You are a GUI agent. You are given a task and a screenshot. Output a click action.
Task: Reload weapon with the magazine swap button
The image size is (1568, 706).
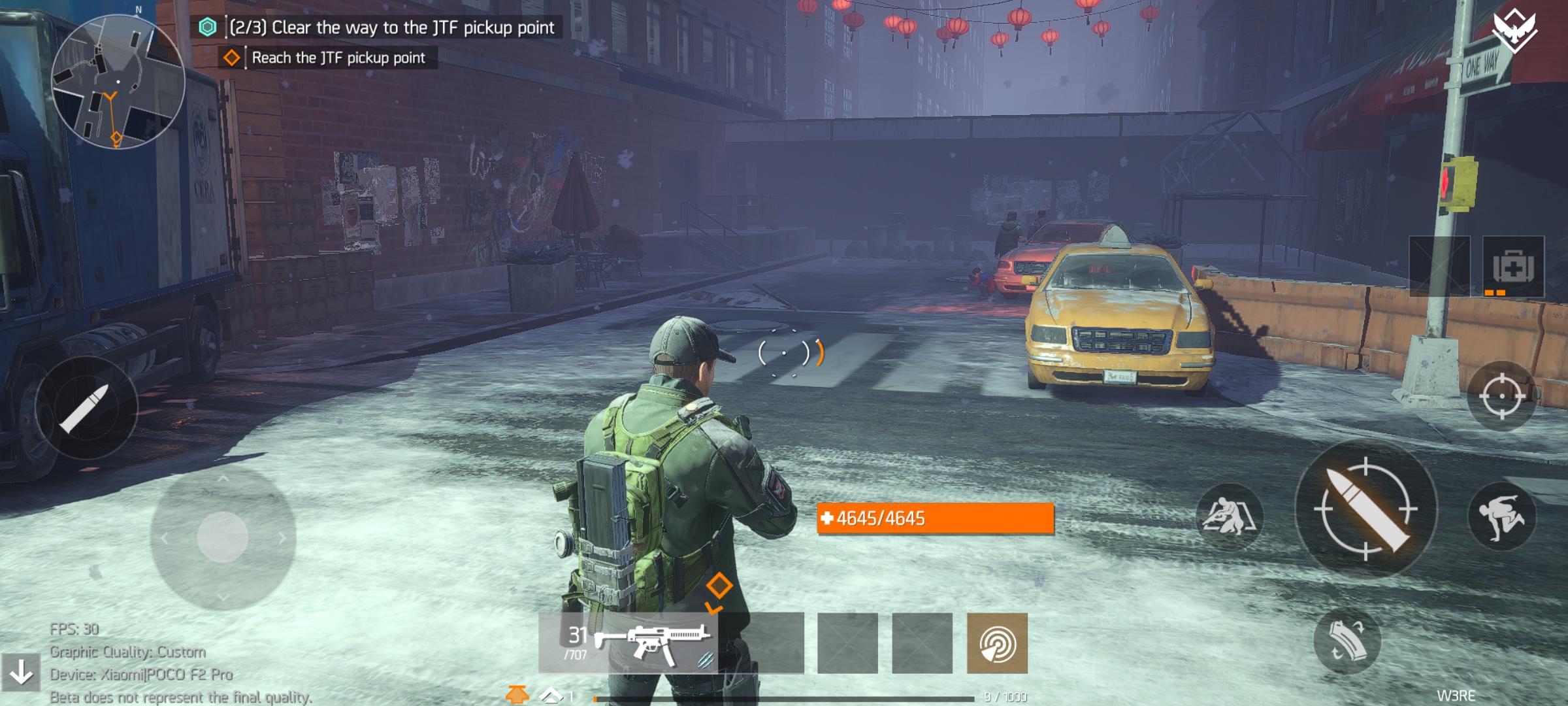(x=1347, y=641)
